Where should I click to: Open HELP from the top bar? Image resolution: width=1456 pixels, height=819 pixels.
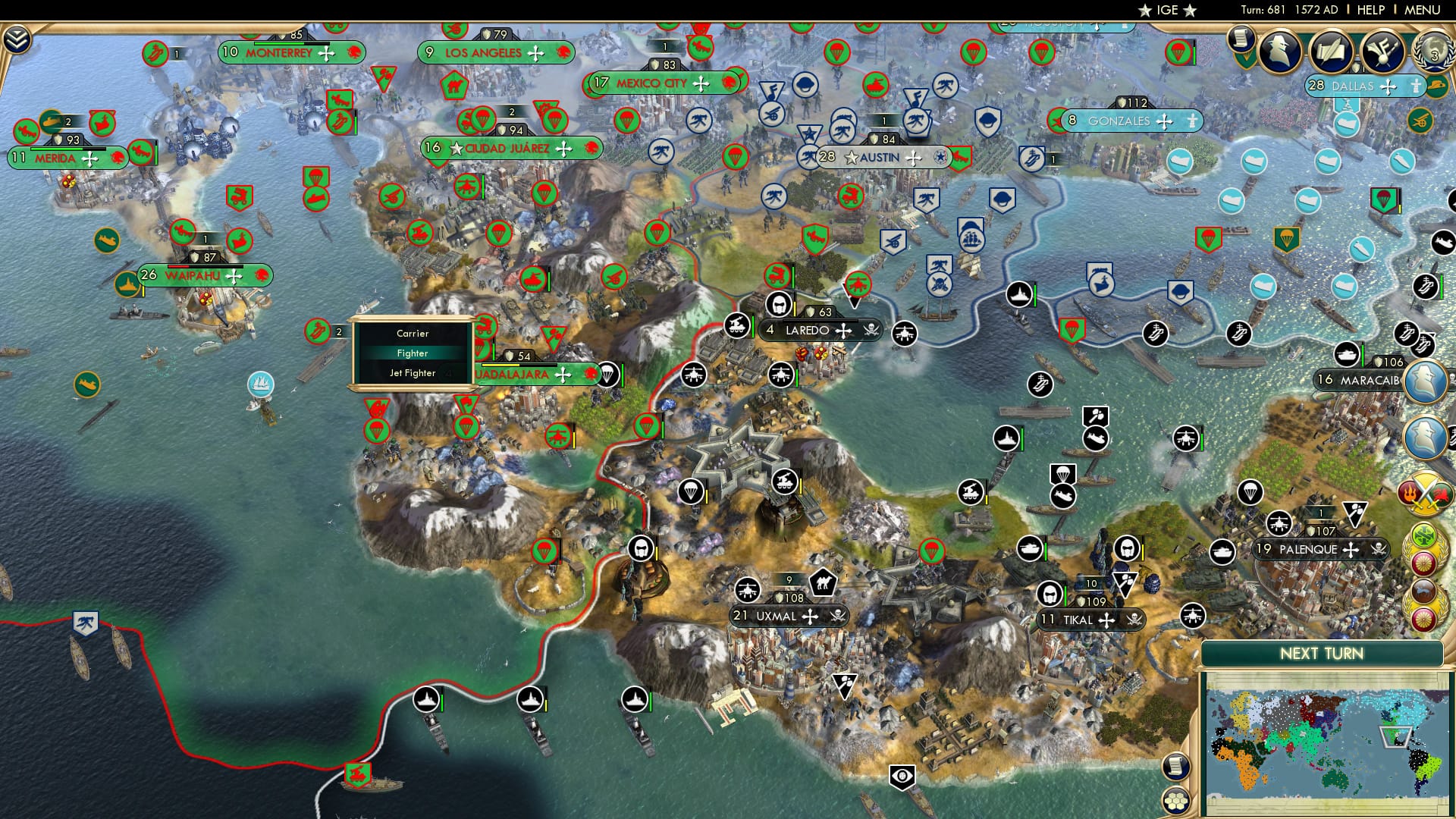click(x=1370, y=10)
